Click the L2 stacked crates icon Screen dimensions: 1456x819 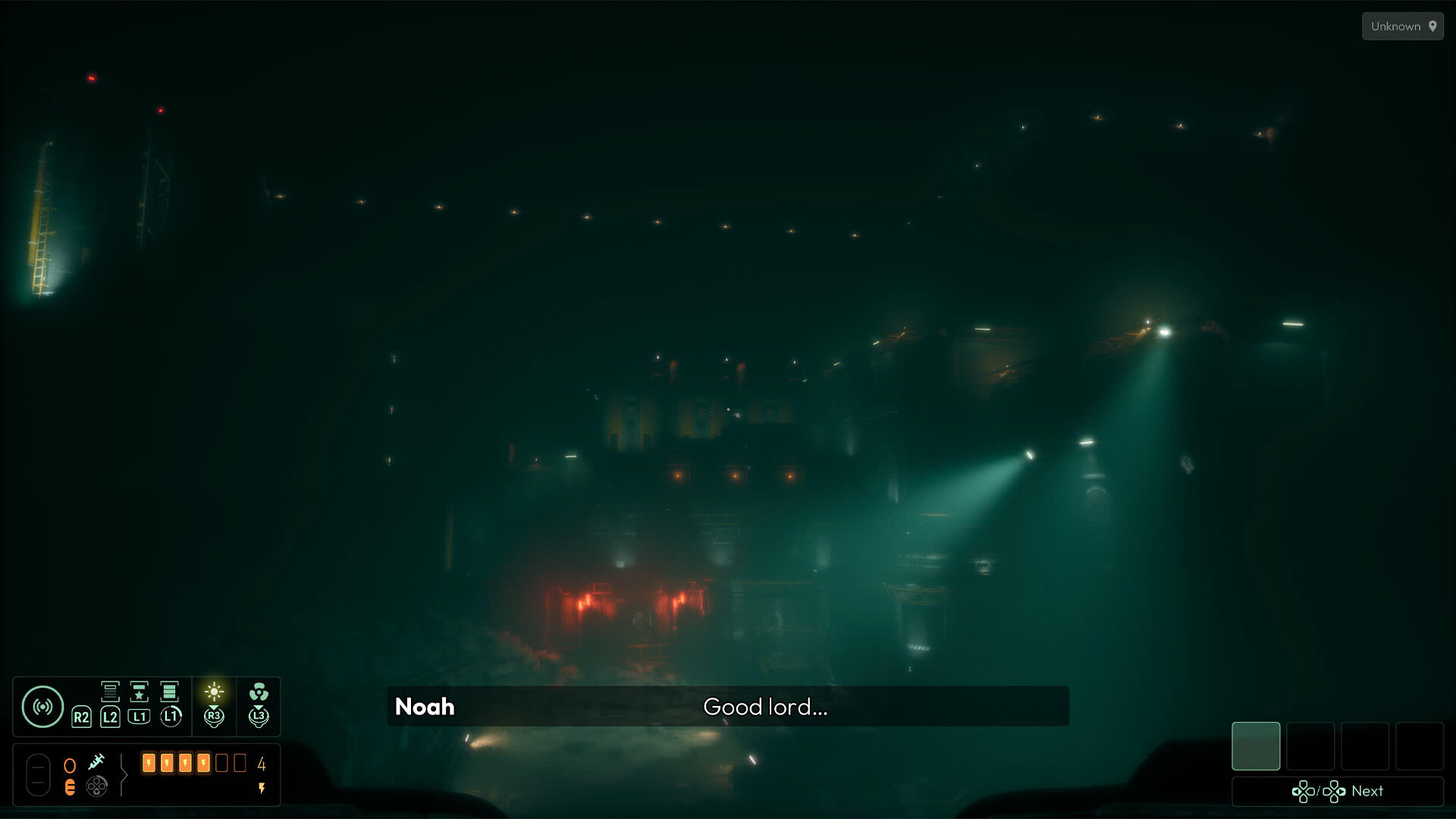tap(110, 692)
